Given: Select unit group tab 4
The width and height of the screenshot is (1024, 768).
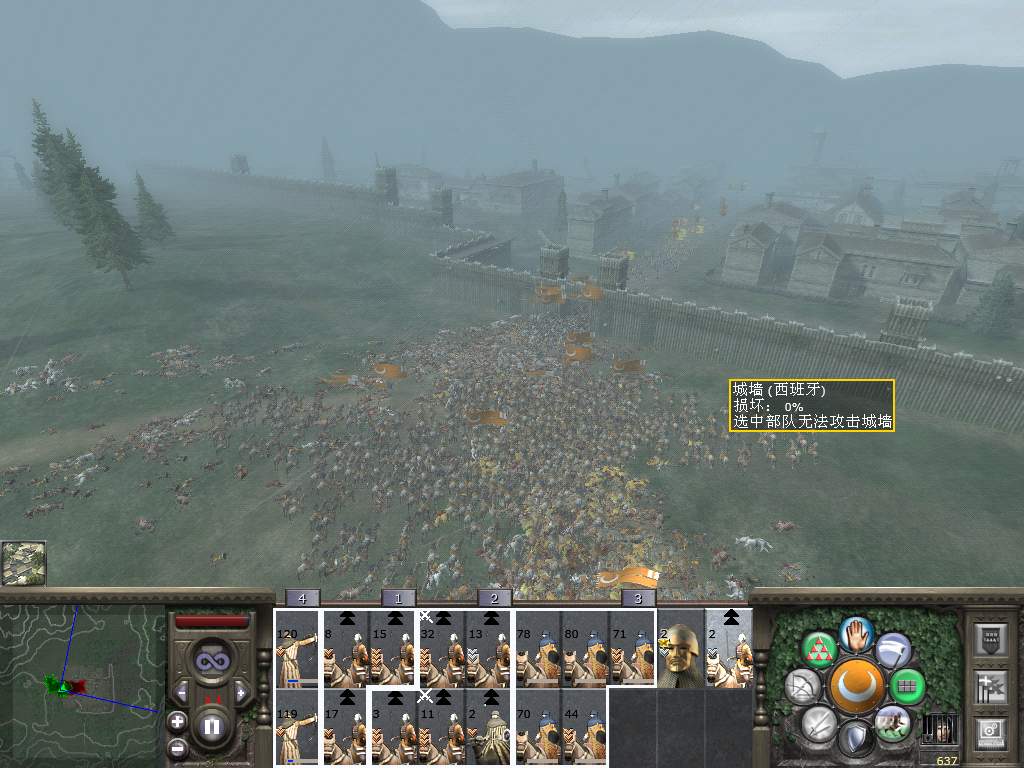Looking at the screenshot, I should (302, 598).
